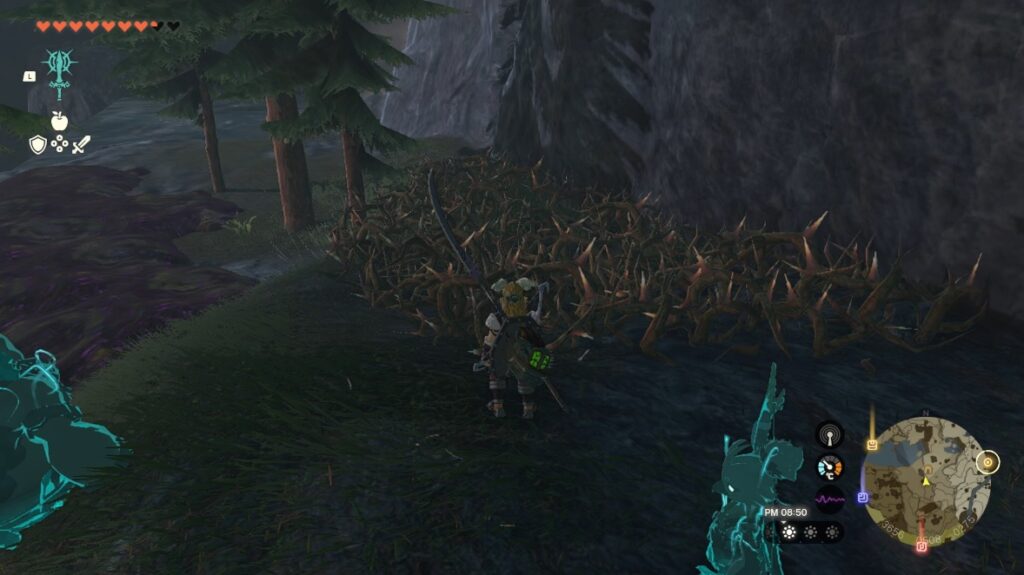The image size is (1024, 575).
Task: Click the bright sun weather icon
Action: (790, 532)
